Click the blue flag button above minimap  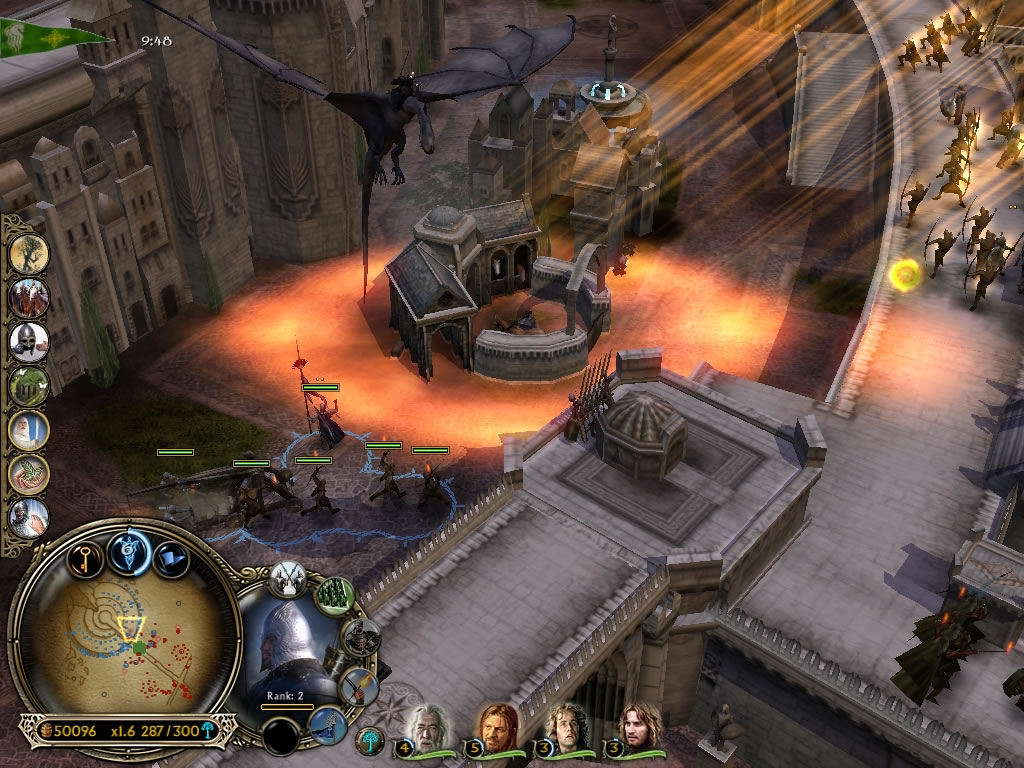point(169,559)
